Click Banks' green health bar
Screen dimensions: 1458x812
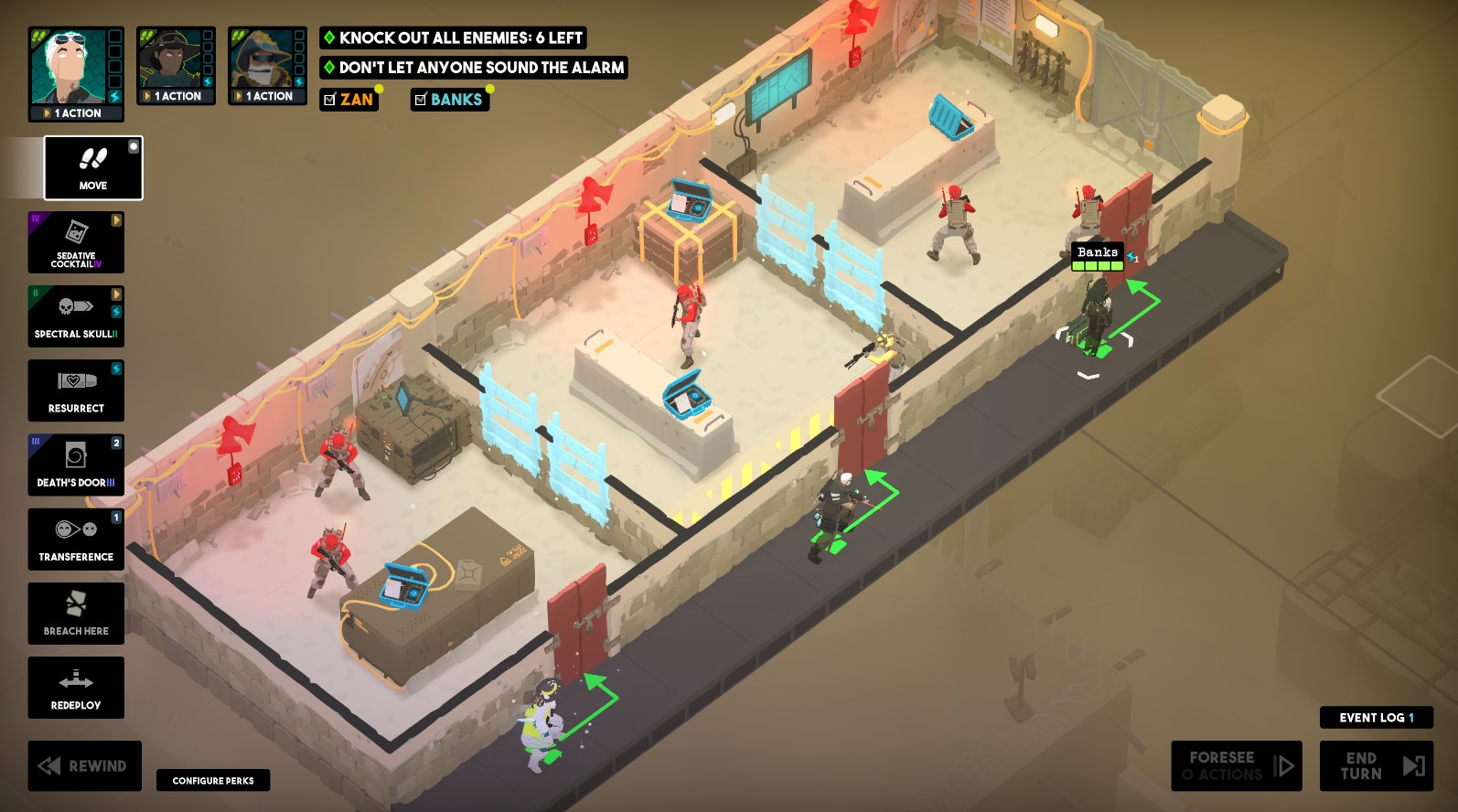point(1096,265)
